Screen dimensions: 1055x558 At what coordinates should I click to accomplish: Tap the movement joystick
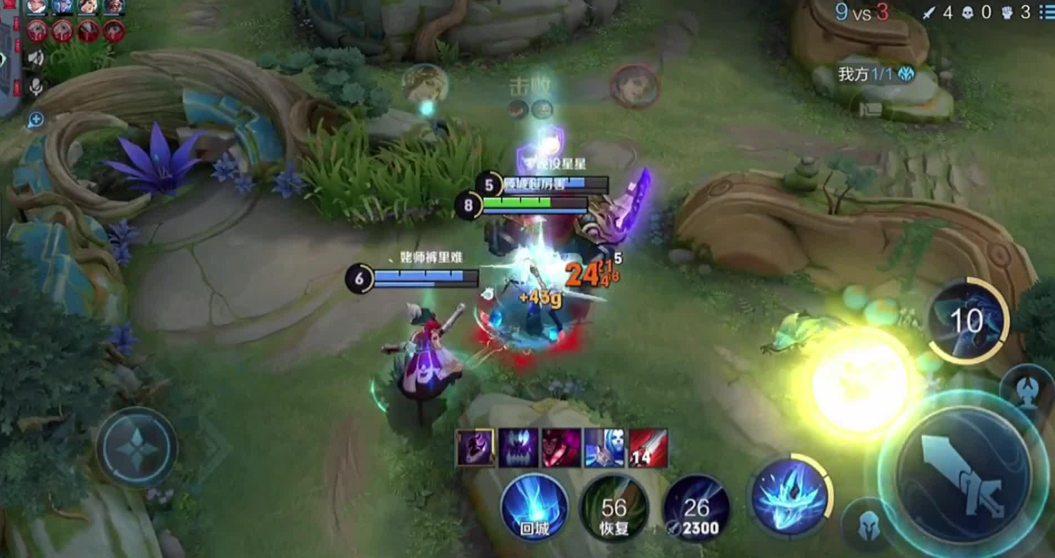137,447
